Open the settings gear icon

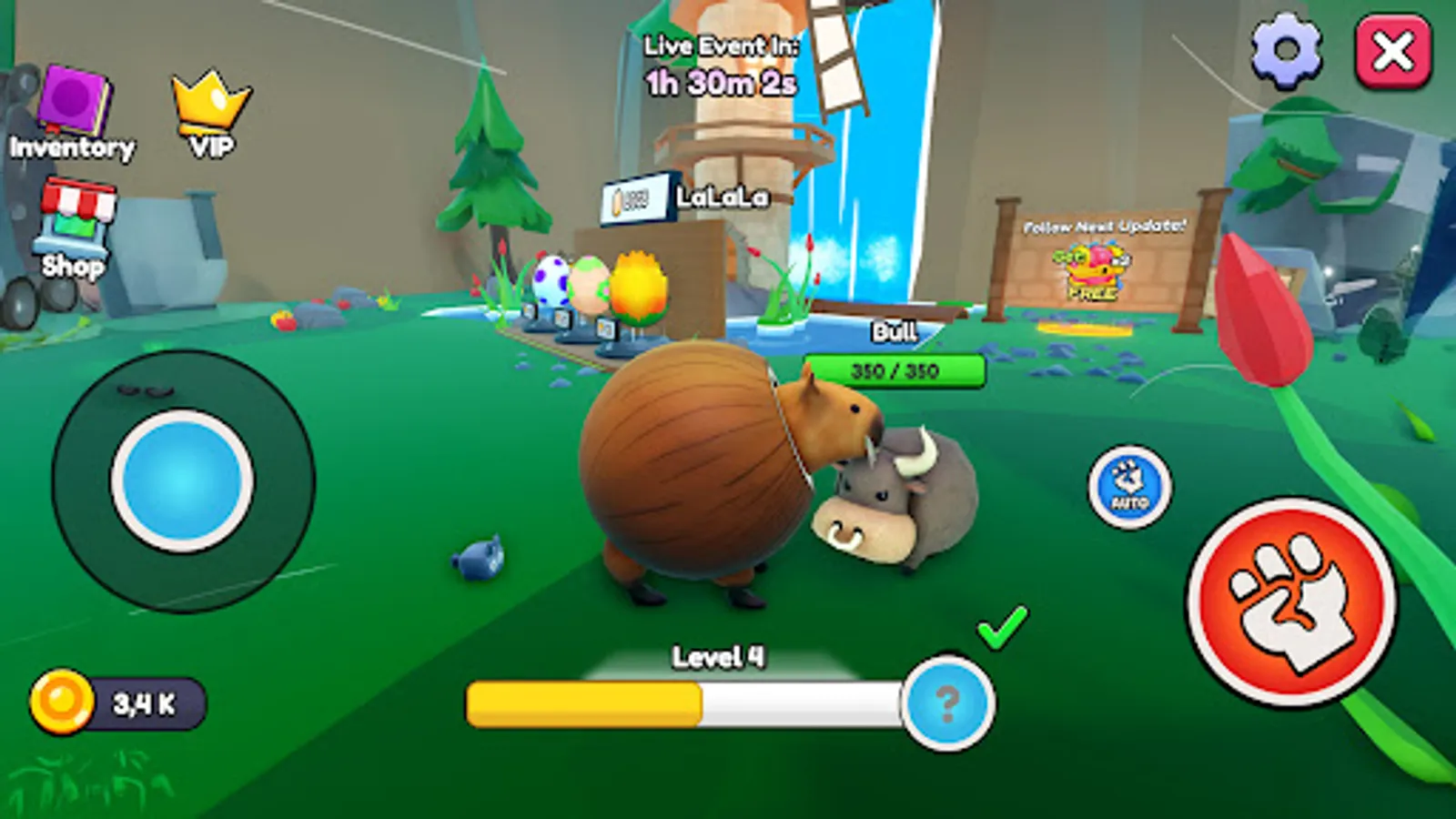[x=1287, y=50]
